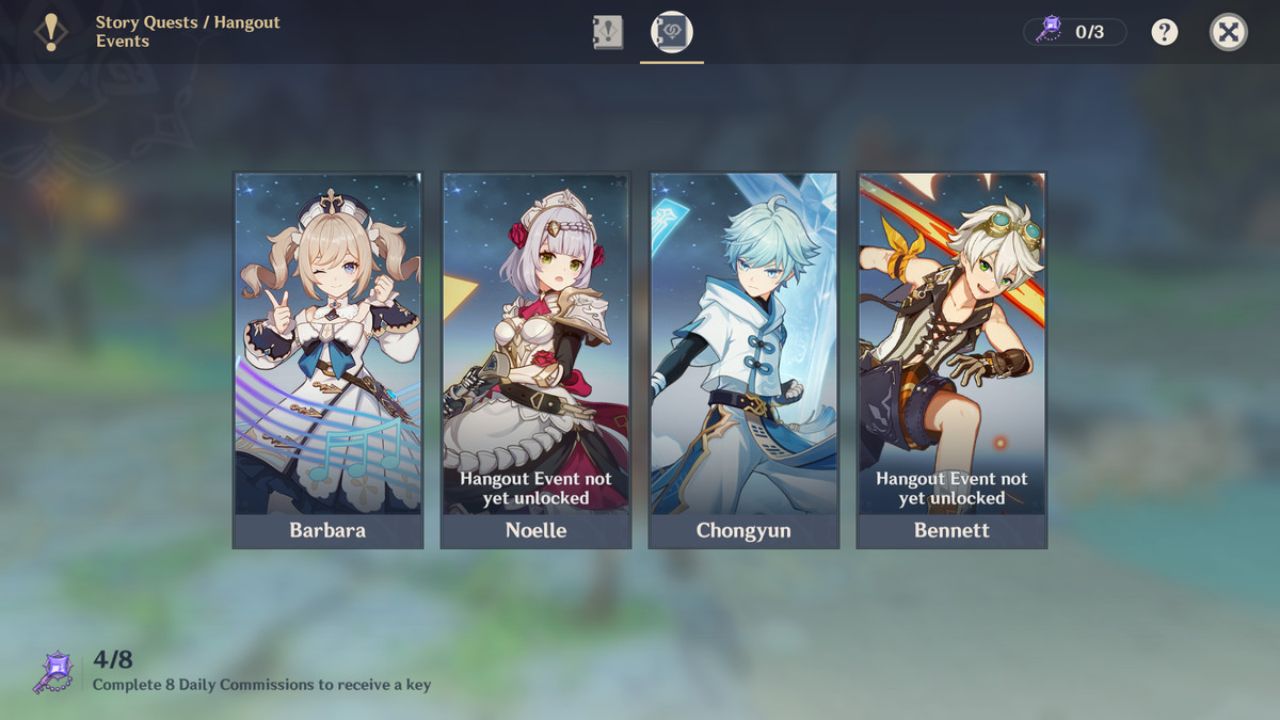Switch to the Story Quests book tab
This screenshot has height=720, width=1280.
coord(607,32)
